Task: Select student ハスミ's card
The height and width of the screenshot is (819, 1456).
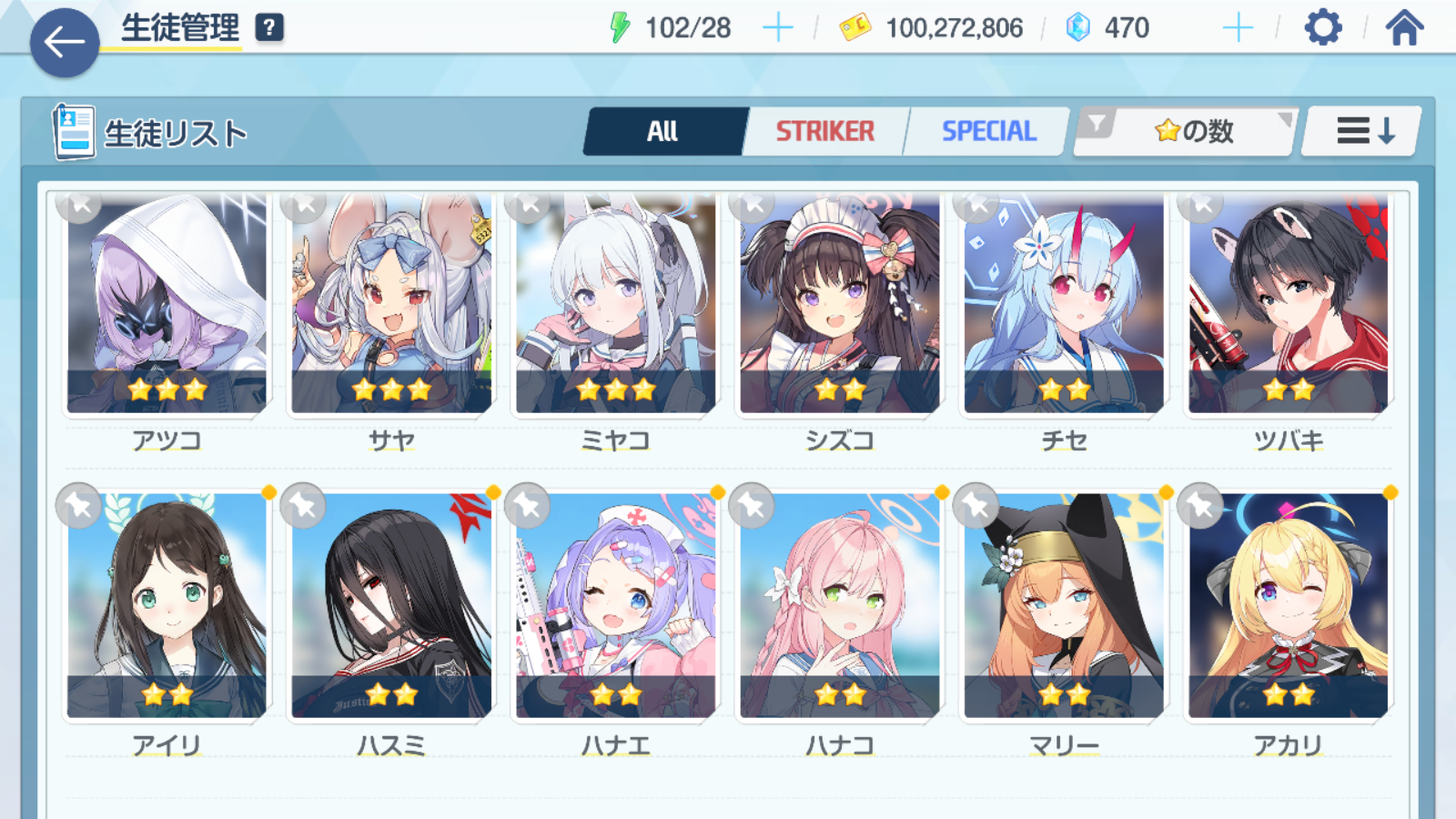Action: pyautogui.click(x=391, y=605)
